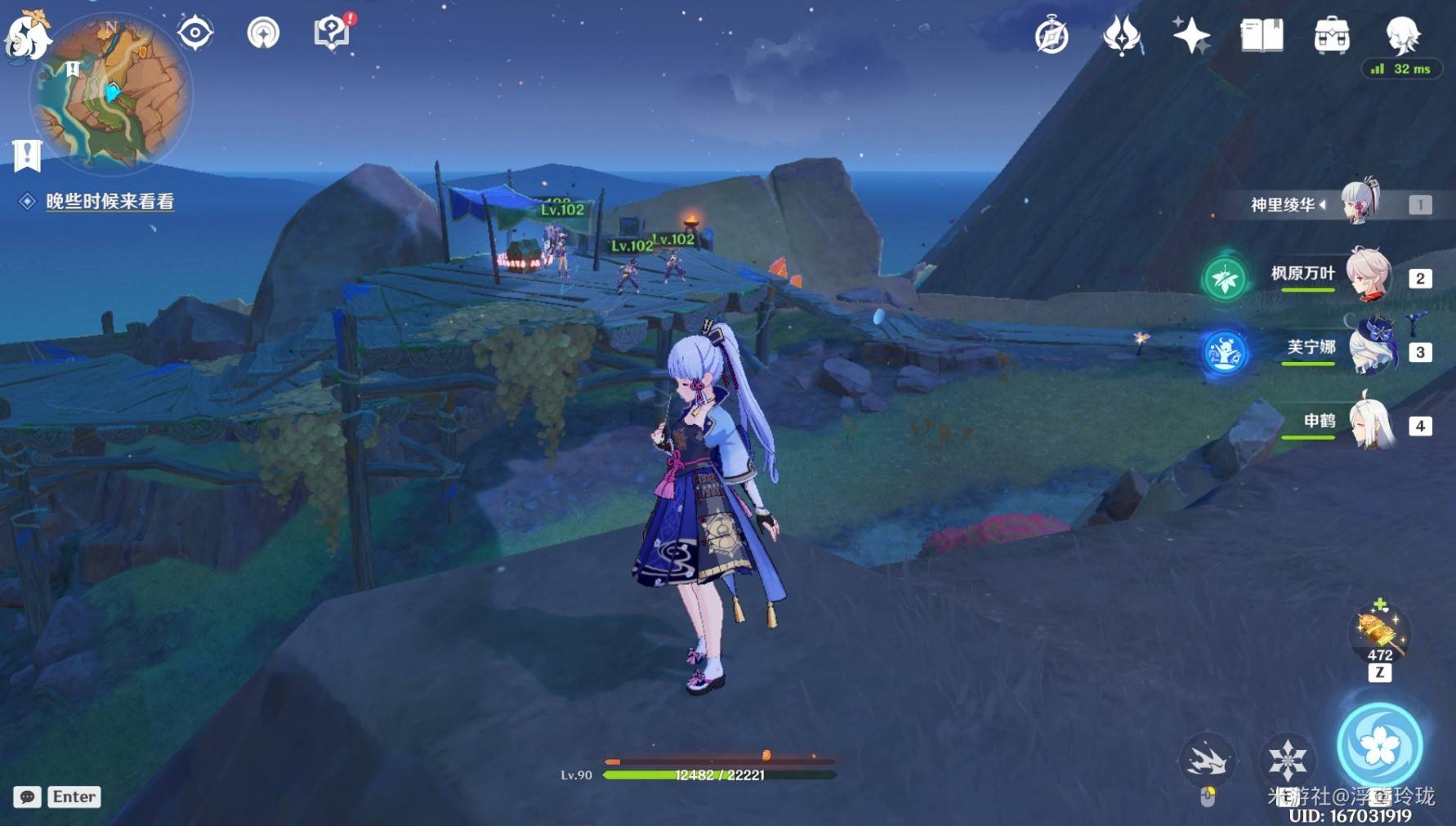Activate the cherry blossom elemental burst
The image size is (1456, 826).
(x=1380, y=746)
